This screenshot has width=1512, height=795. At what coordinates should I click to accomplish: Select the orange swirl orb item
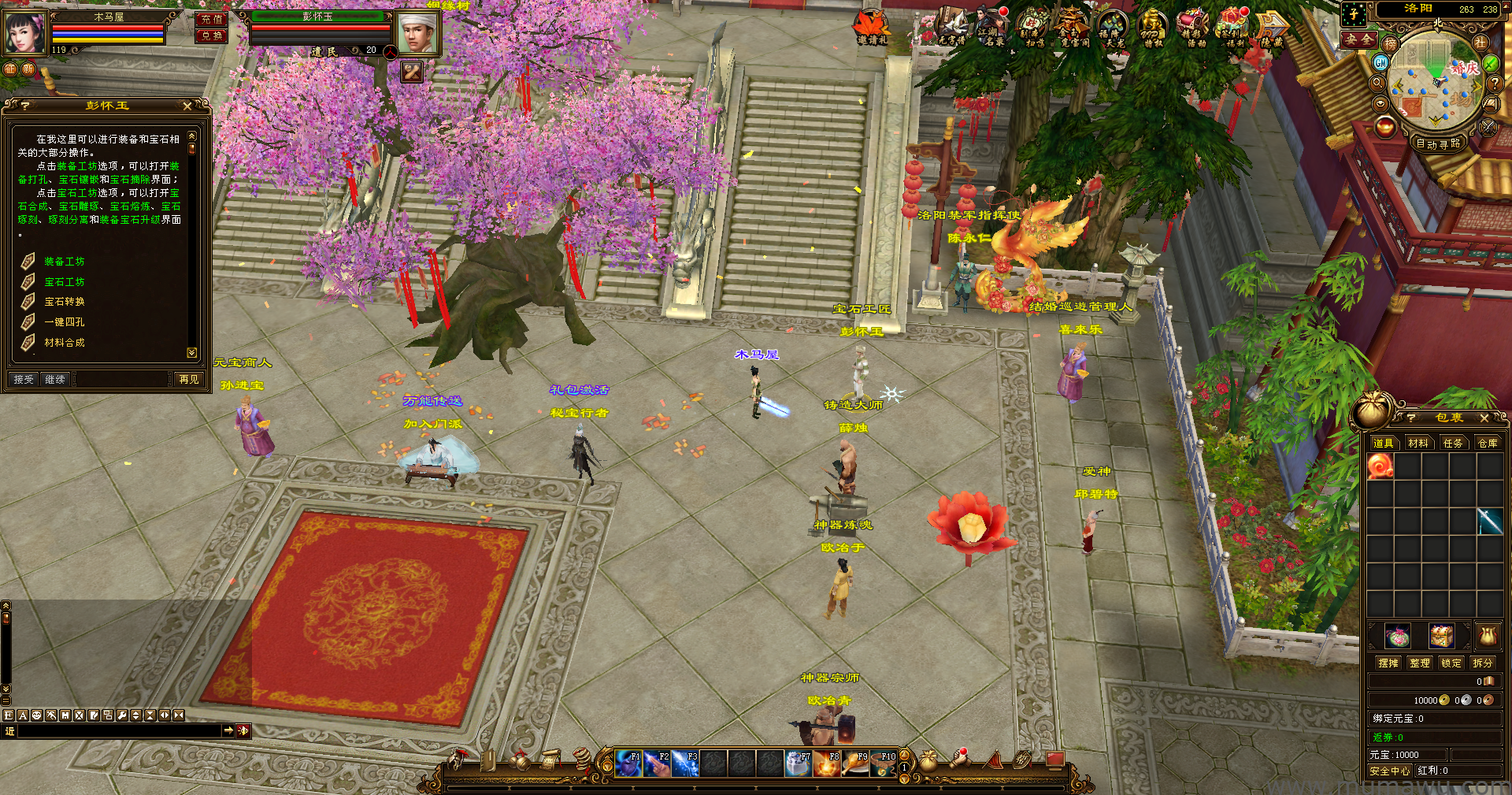click(1380, 466)
